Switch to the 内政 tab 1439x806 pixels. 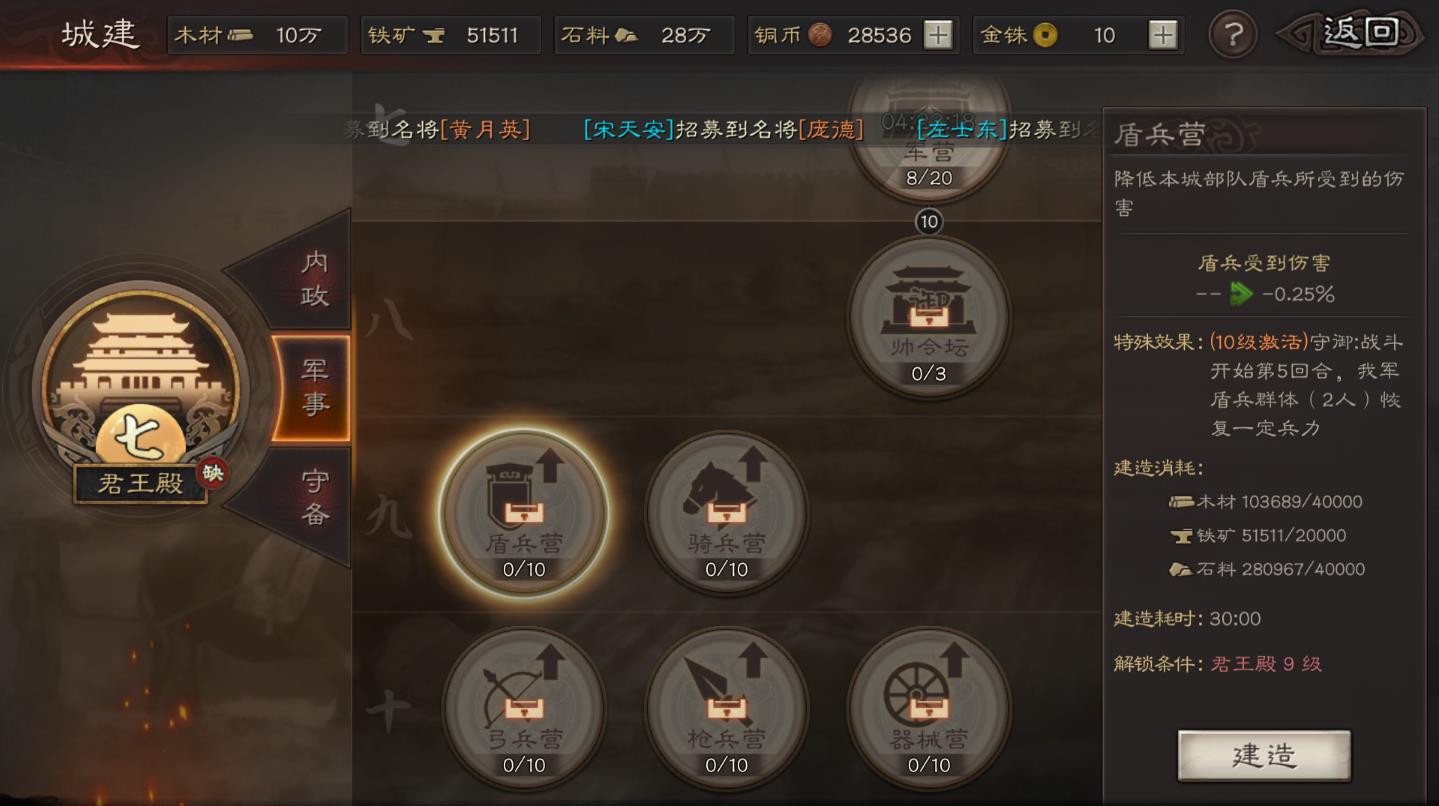312,278
